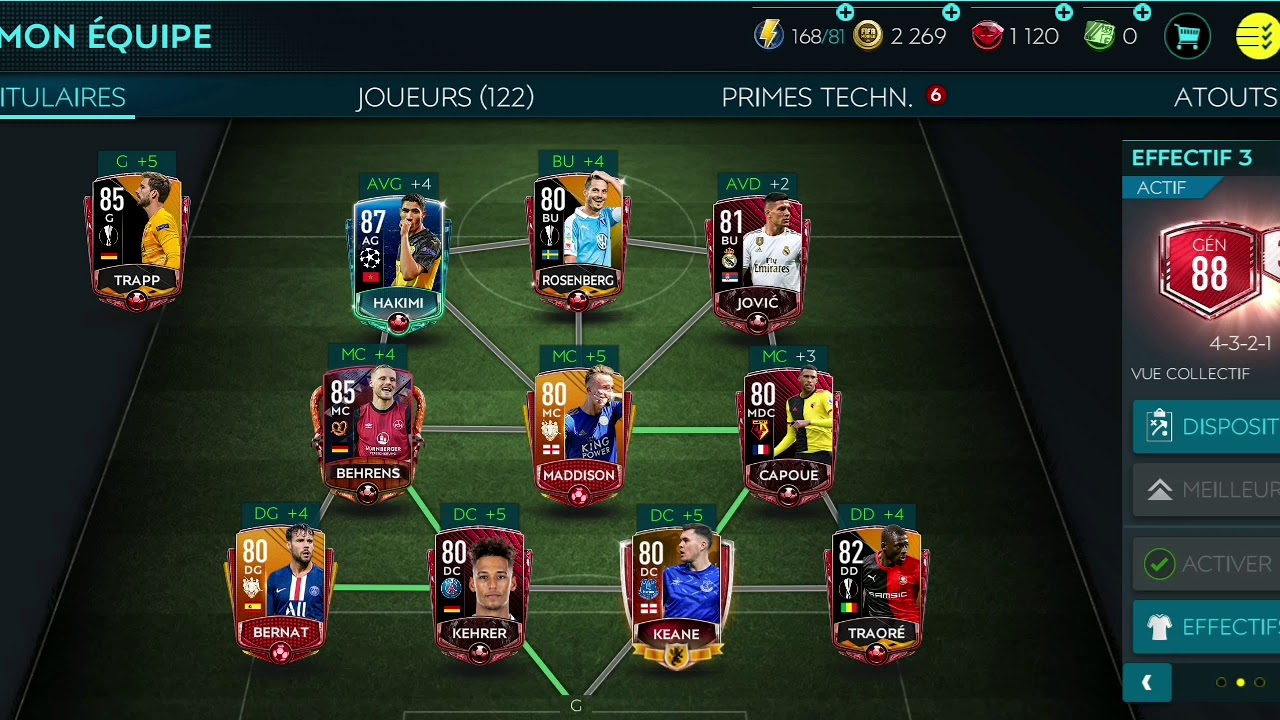Viewport: 1280px width, 720px height.
Task: Collapse the right panel using the left chevron
Action: click(x=1147, y=683)
